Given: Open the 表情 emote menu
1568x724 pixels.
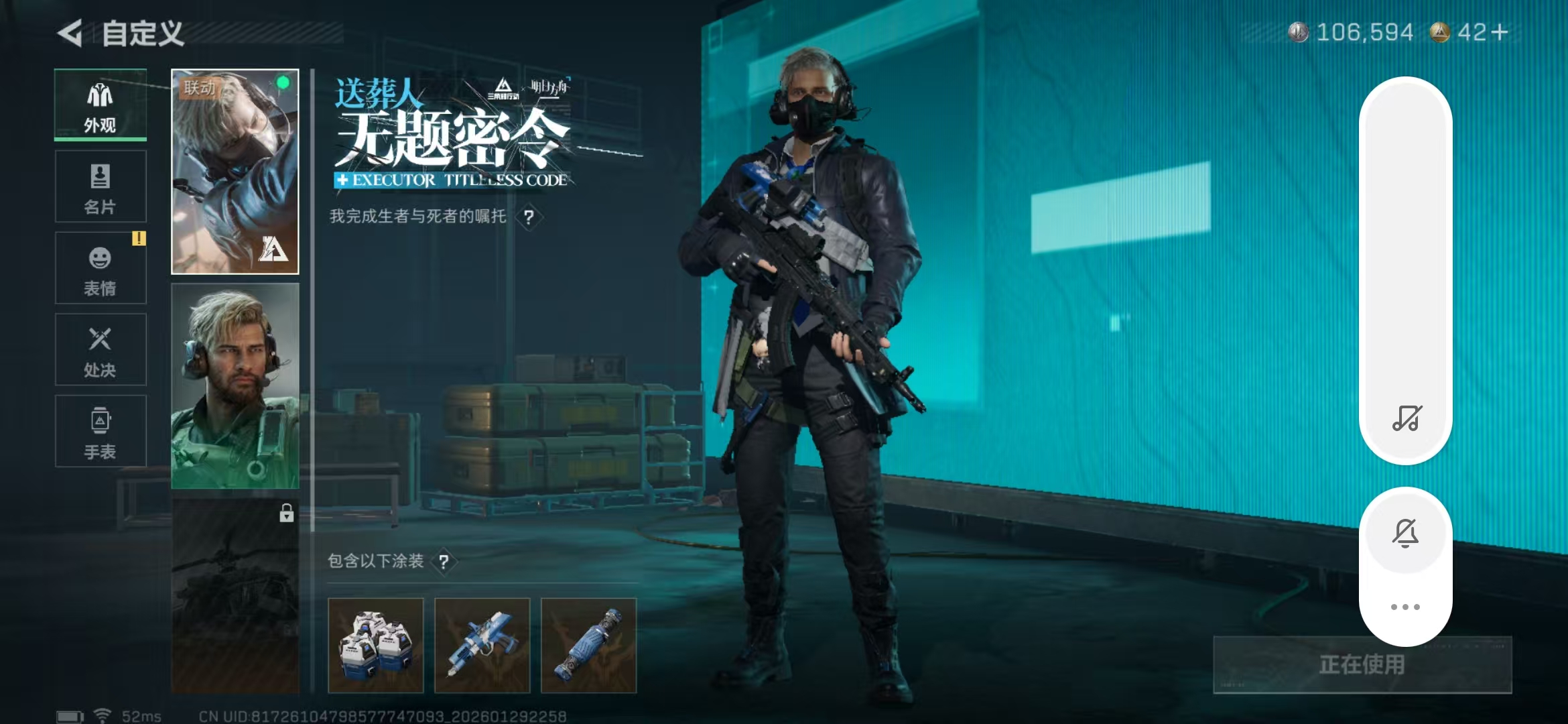Looking at the screenshot, I should tap(101, 268).
